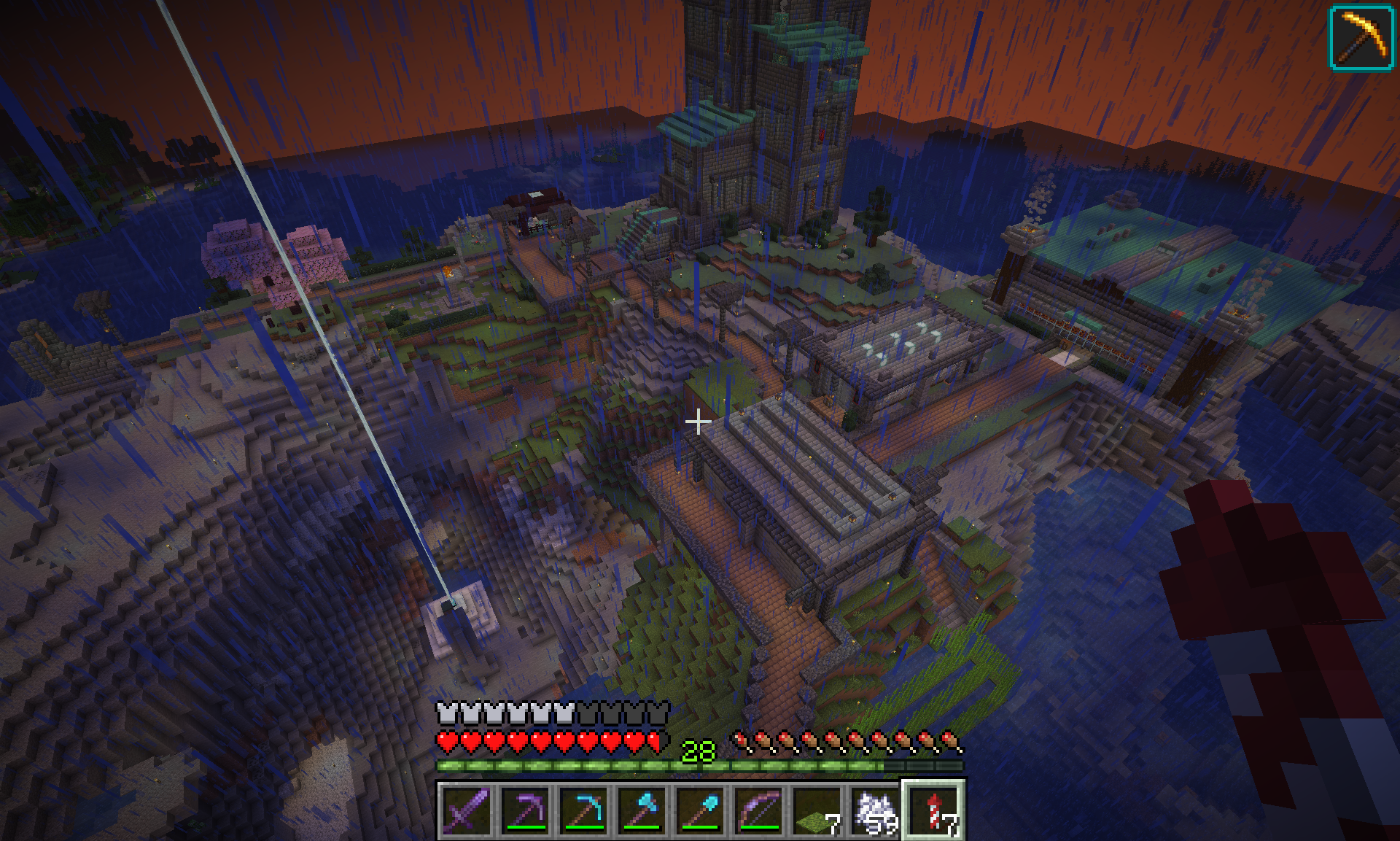Select the diamond pickaxe hotbar slot
Image resolution: width=1400 pixels, height=841 pixels.
coord(583,808)
